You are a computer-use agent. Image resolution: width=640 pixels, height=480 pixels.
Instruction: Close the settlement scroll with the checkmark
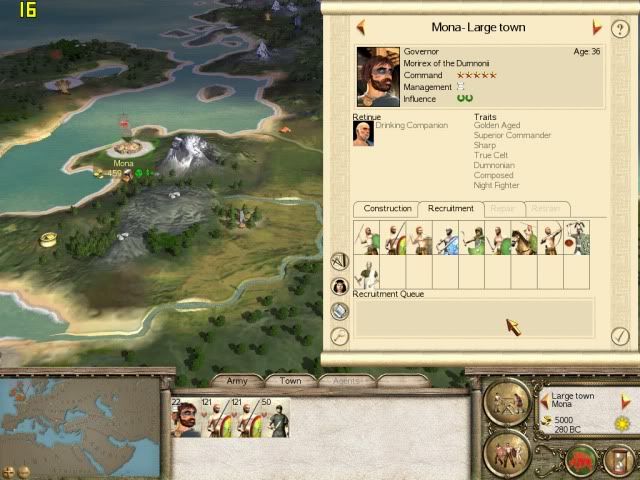pyautogui.click(x=620, y=337)
